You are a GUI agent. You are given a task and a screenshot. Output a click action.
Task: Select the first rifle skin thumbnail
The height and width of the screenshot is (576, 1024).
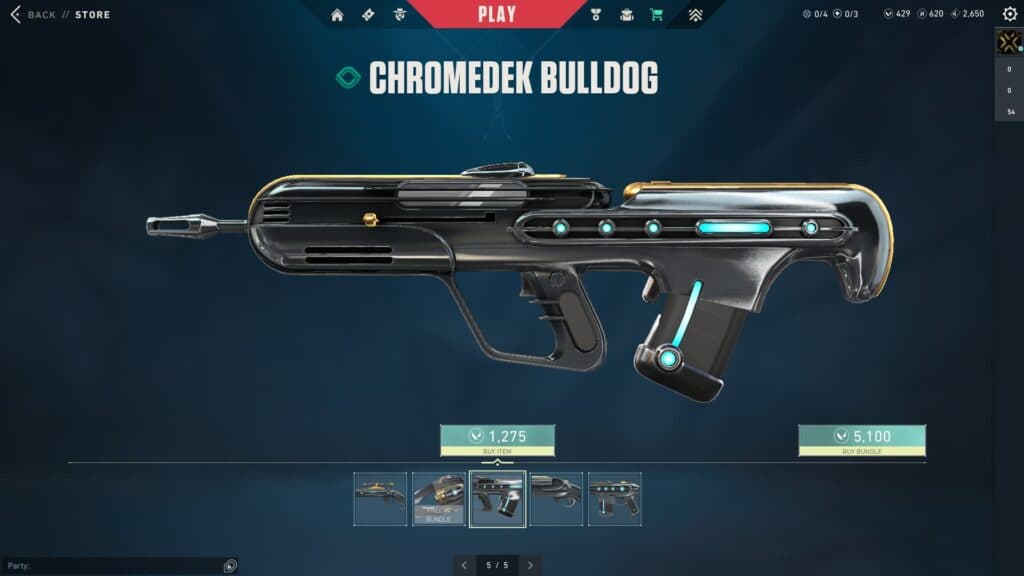tap(380, 499)
